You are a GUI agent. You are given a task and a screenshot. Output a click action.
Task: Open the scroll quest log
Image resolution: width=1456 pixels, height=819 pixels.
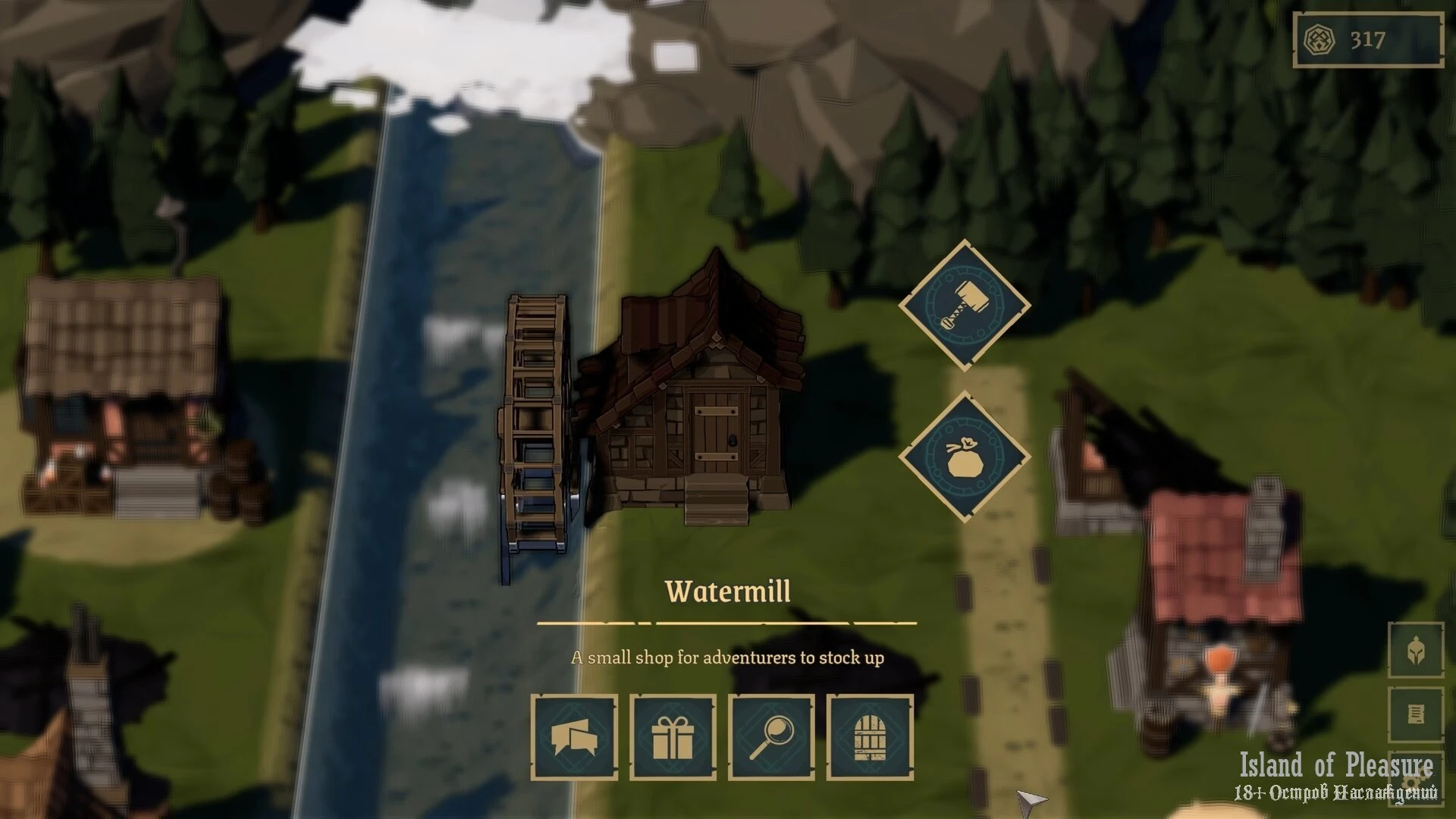click(x=1415, y=714)
